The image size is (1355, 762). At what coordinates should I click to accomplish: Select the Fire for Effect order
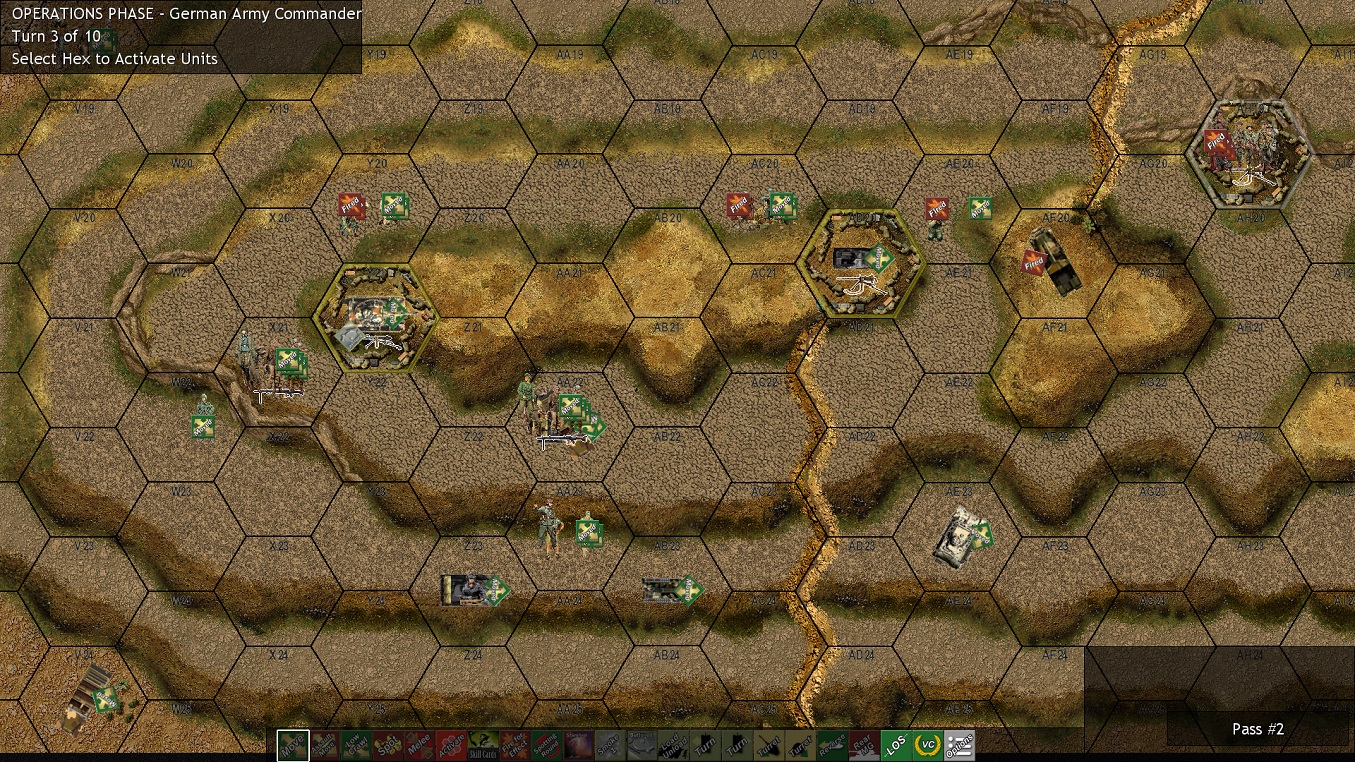517,745
